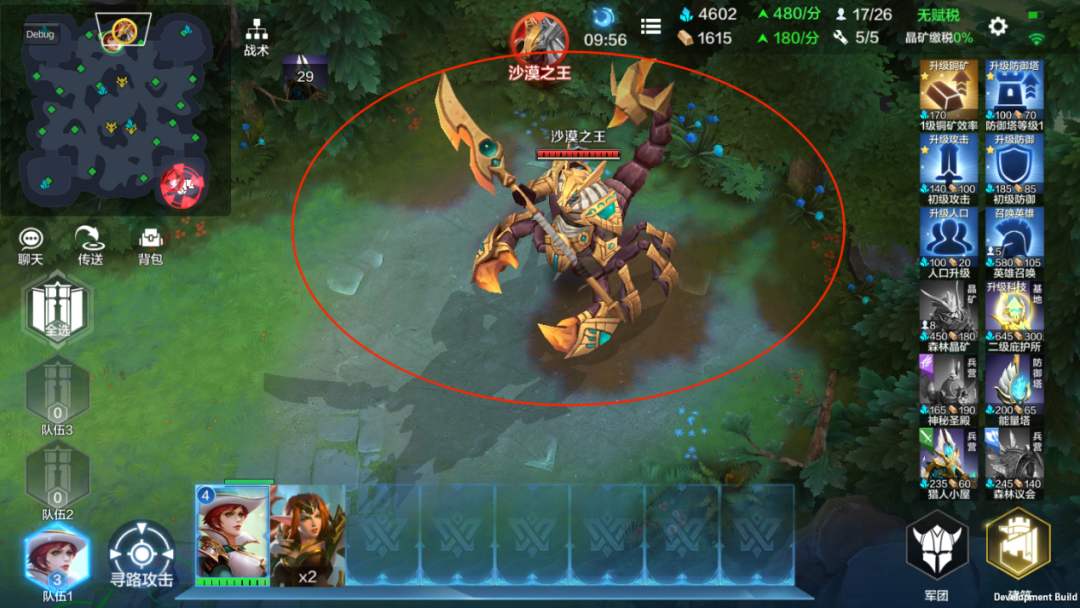Select the x2 elf archer unit card
The width and height of the screenshot is (1080, 608).
pyautogui.click(x=308, y=534)
